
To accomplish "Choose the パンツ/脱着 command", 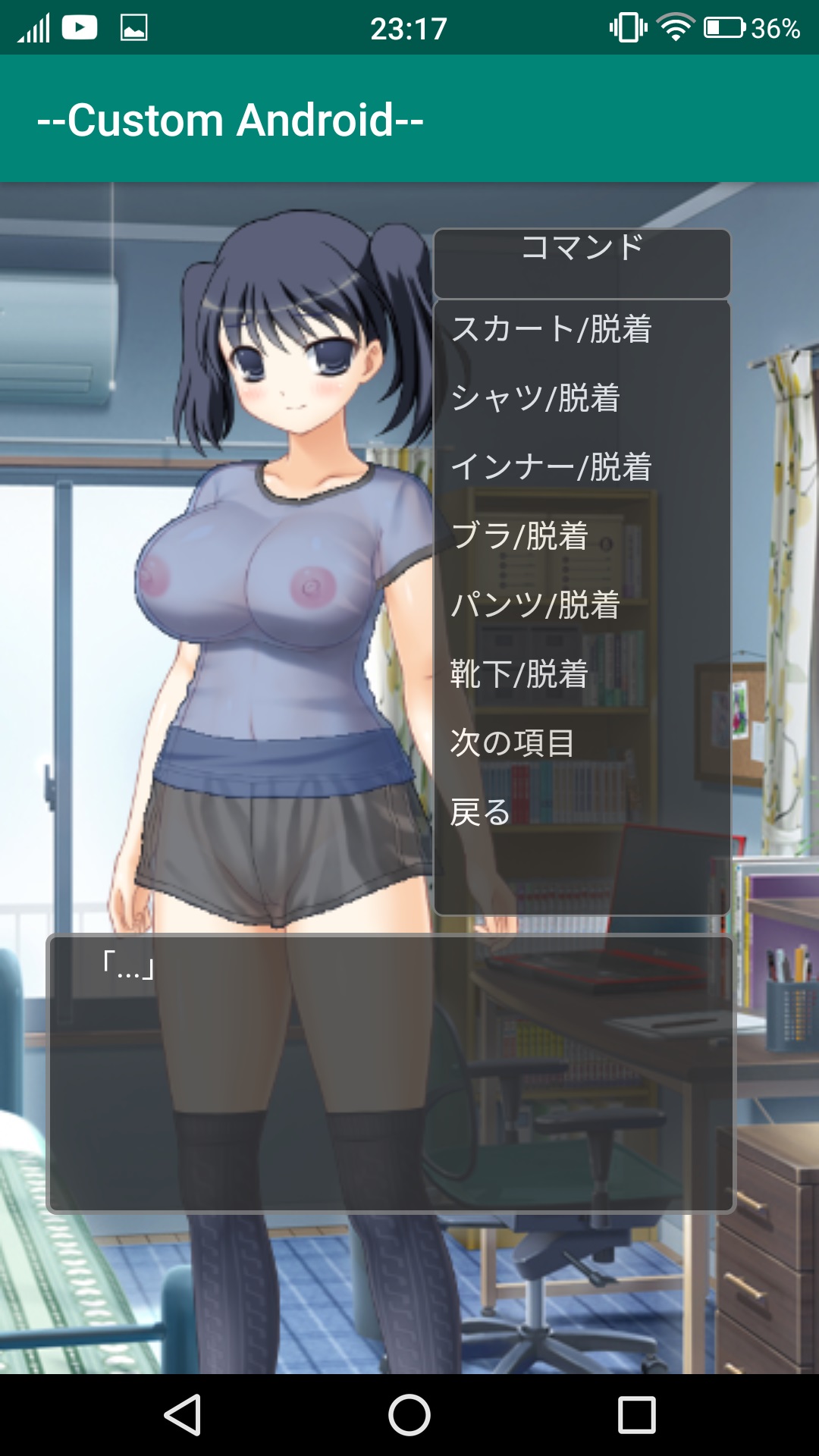I will pyautogui.click(x=535, y=605).
